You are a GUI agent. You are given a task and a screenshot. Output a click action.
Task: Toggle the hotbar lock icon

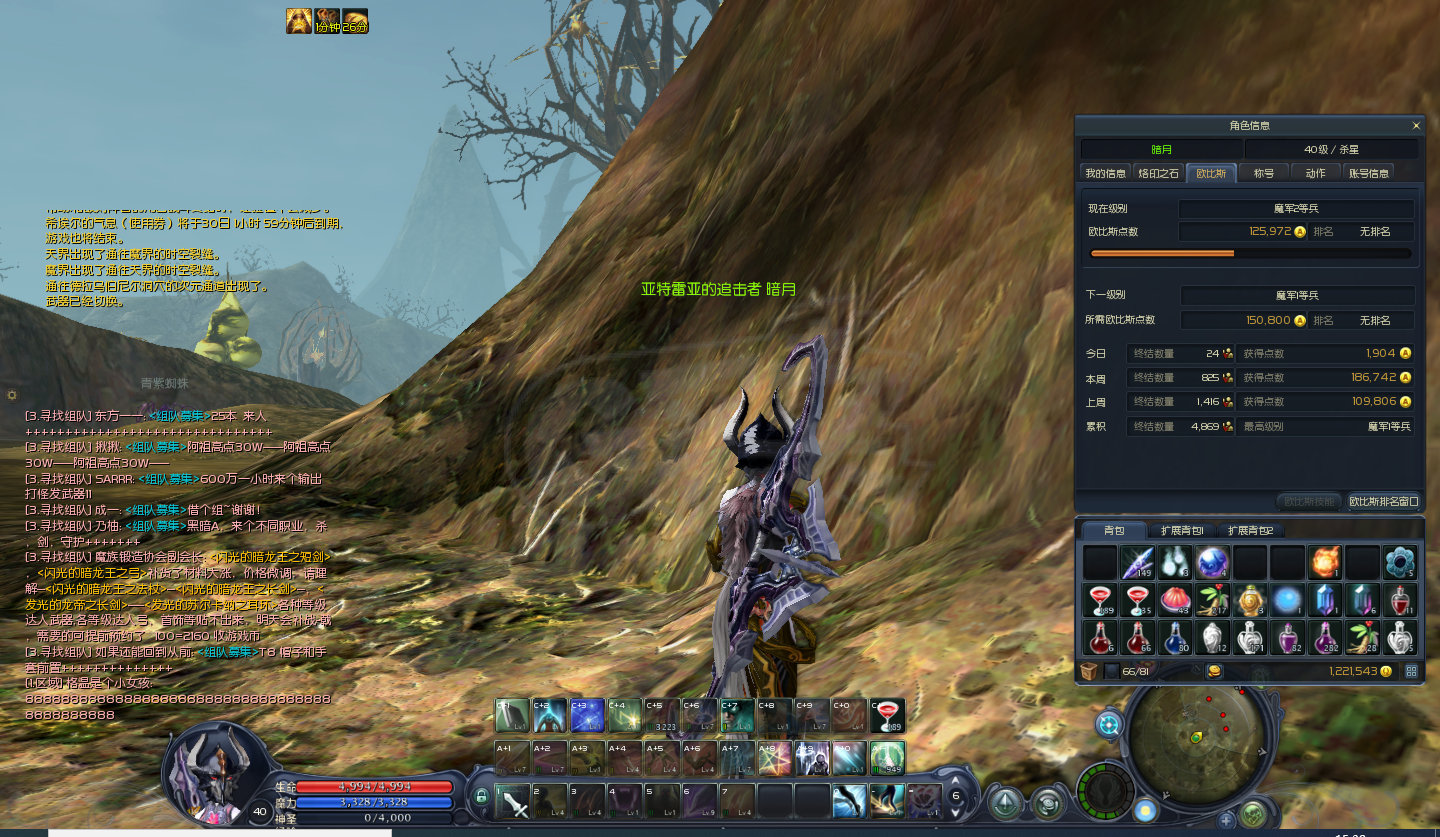point(482,797)
